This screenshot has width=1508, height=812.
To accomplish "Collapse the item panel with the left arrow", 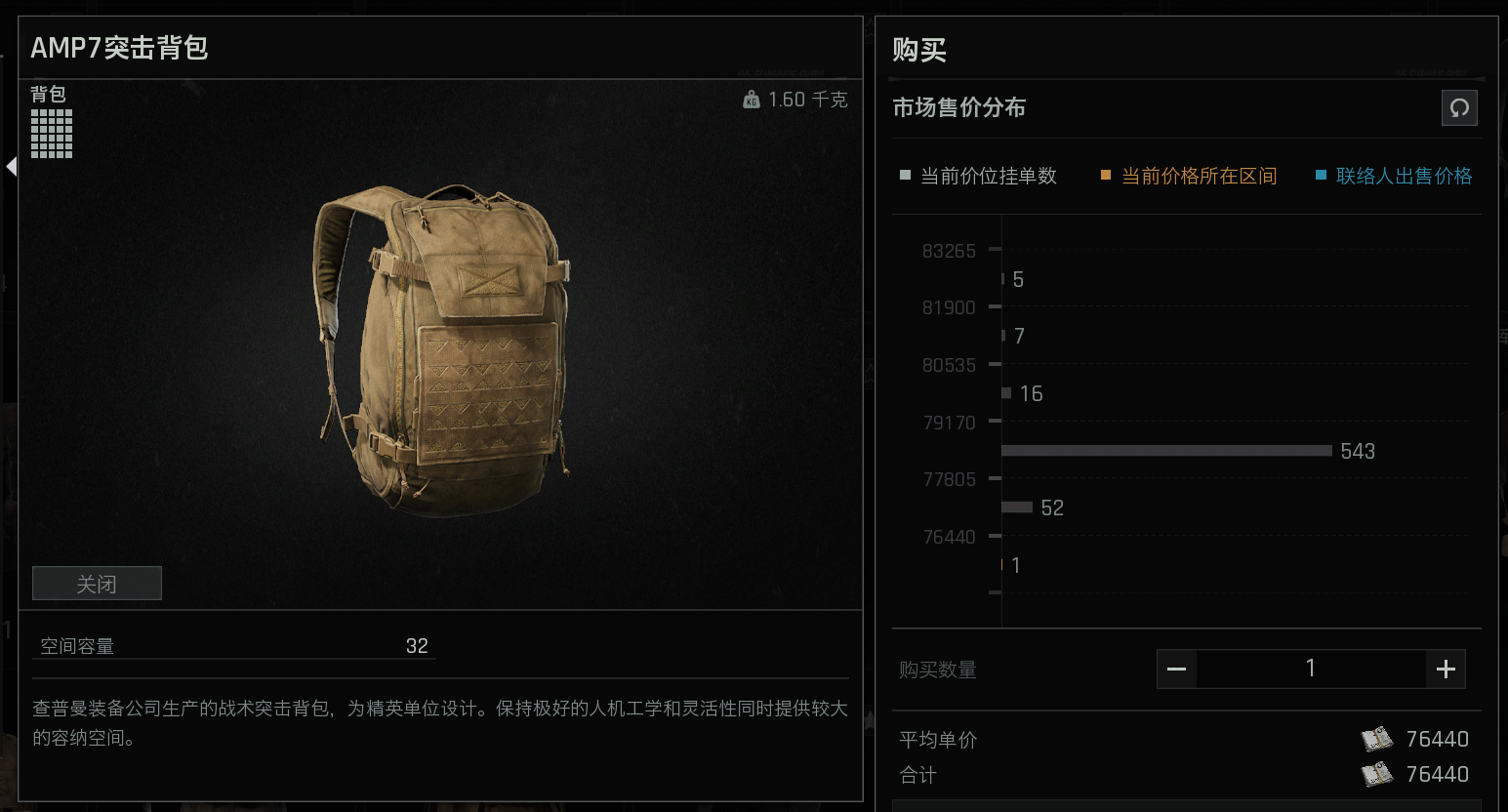I will point(11,166).
